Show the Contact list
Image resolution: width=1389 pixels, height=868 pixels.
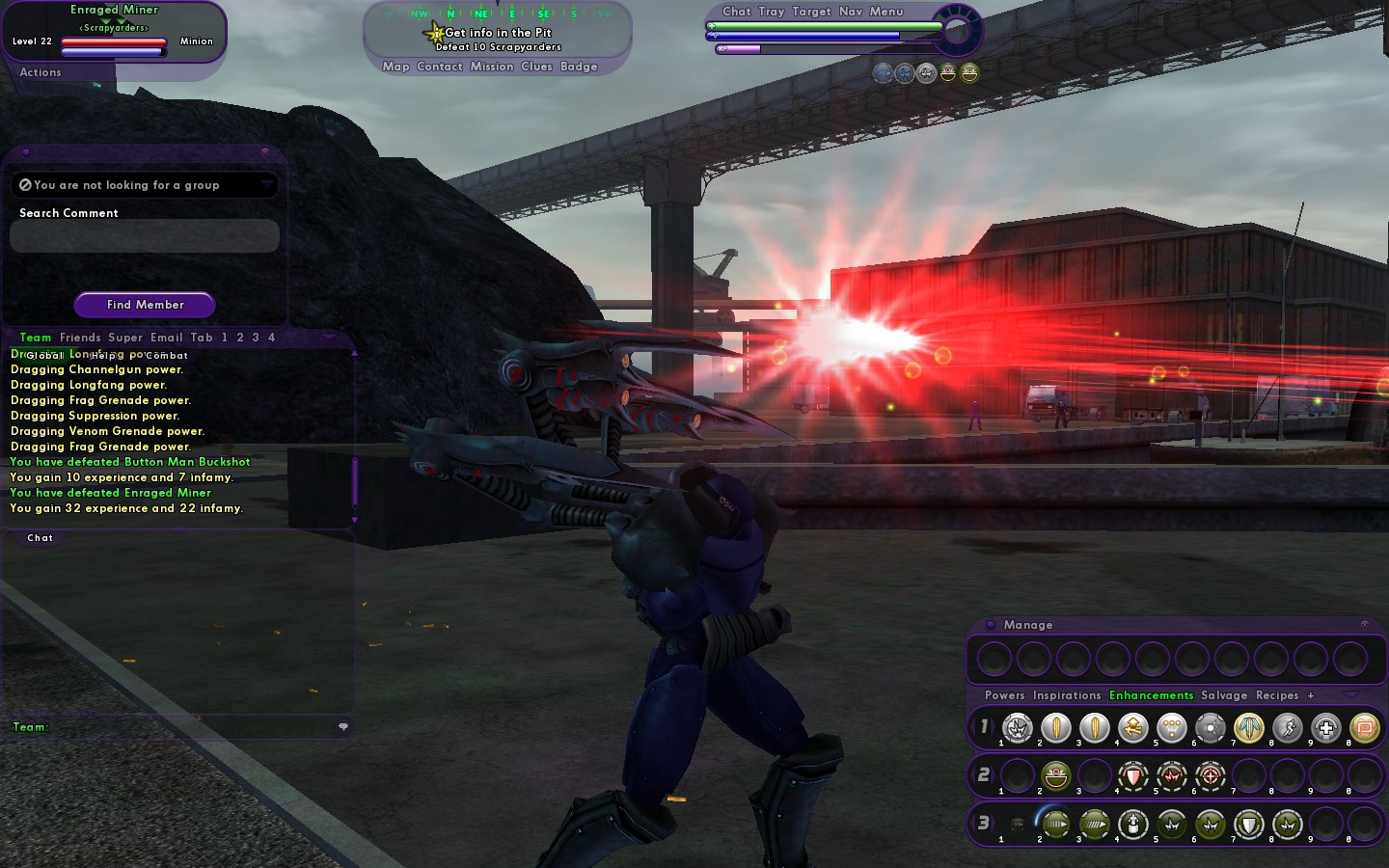pyautogui.click(x=440, y=67)
